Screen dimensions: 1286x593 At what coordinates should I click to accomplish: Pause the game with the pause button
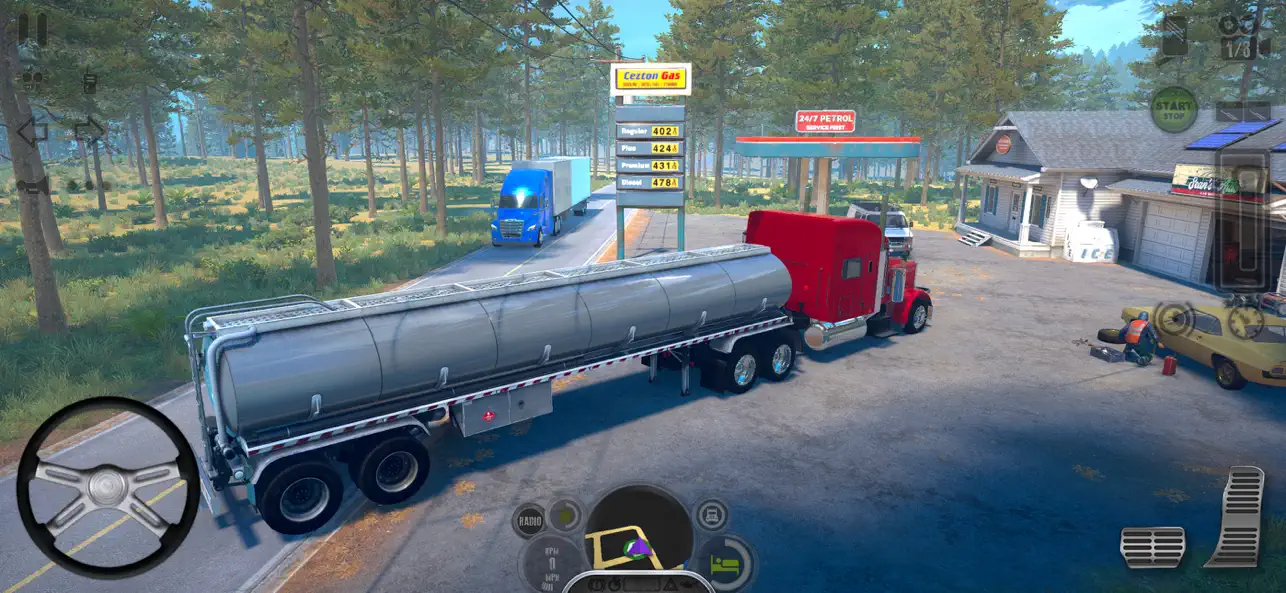point(32,28)
